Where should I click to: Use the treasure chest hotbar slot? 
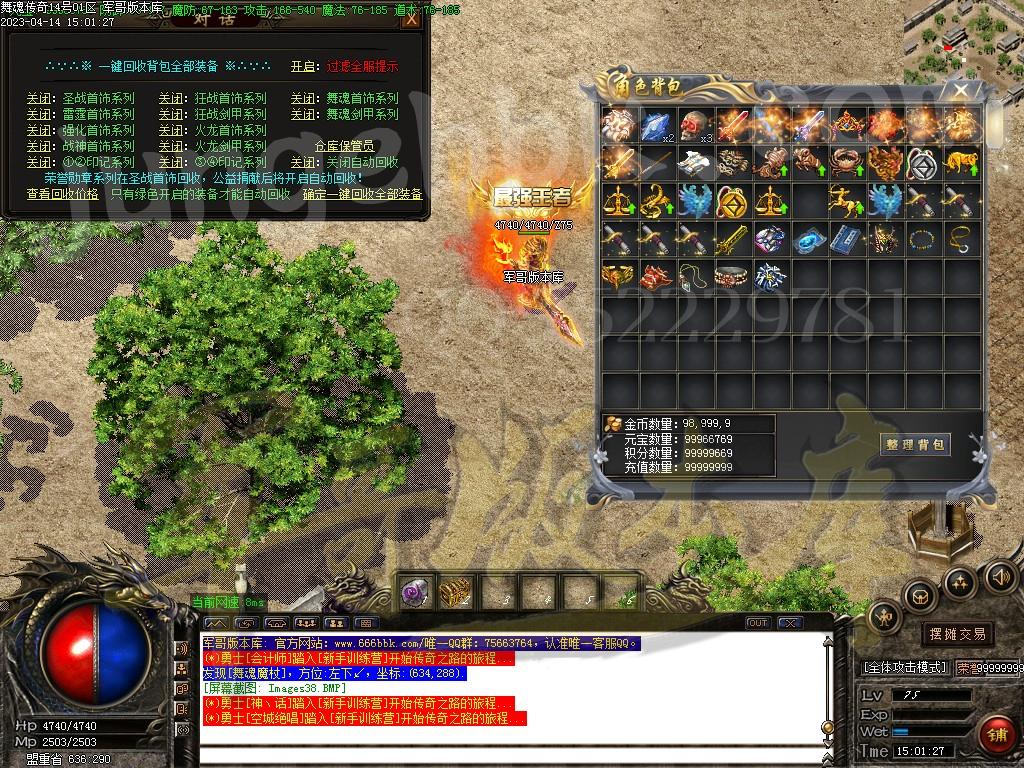[x=456, y=592]
